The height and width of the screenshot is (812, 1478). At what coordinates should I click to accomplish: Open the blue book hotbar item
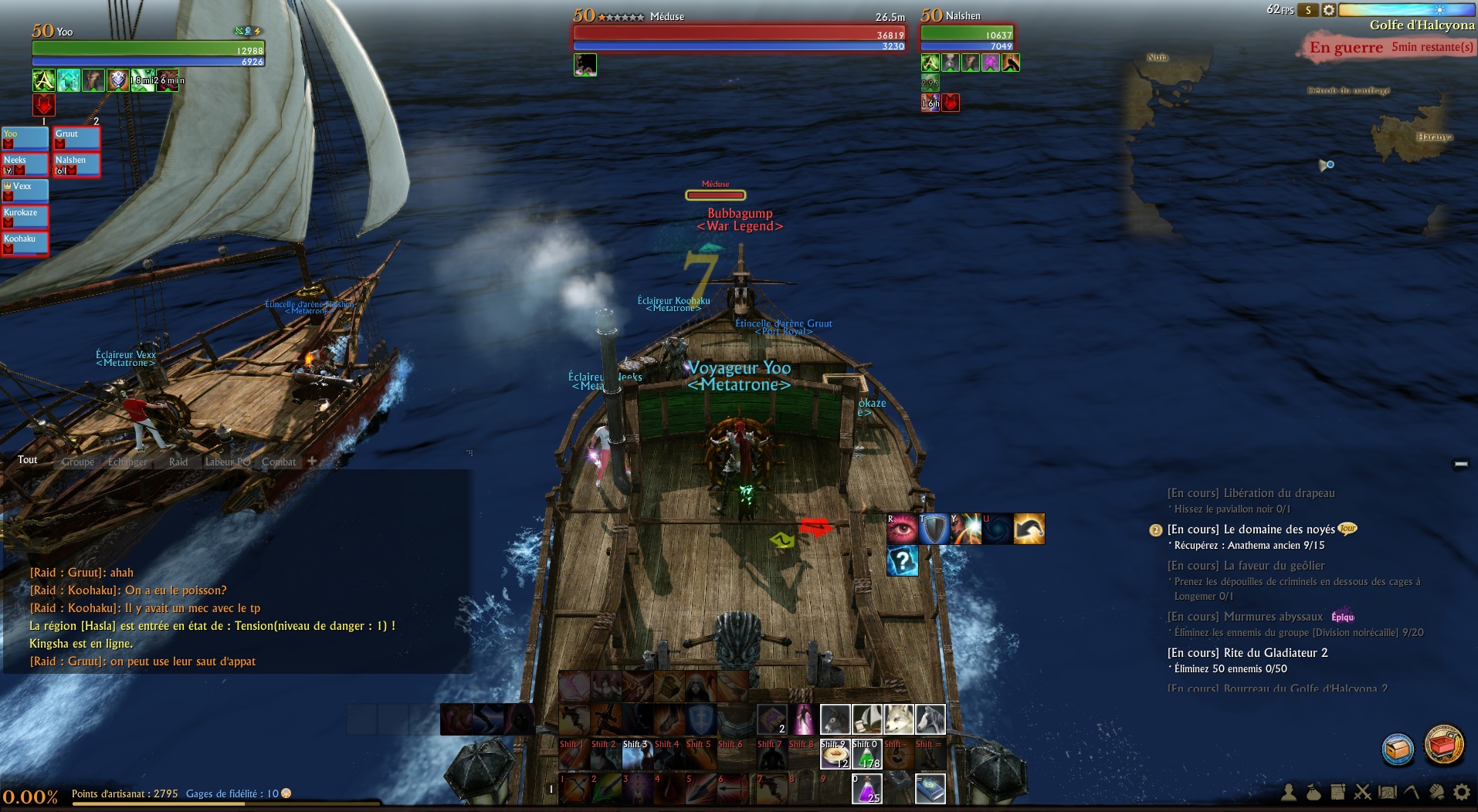pos(930,789)
